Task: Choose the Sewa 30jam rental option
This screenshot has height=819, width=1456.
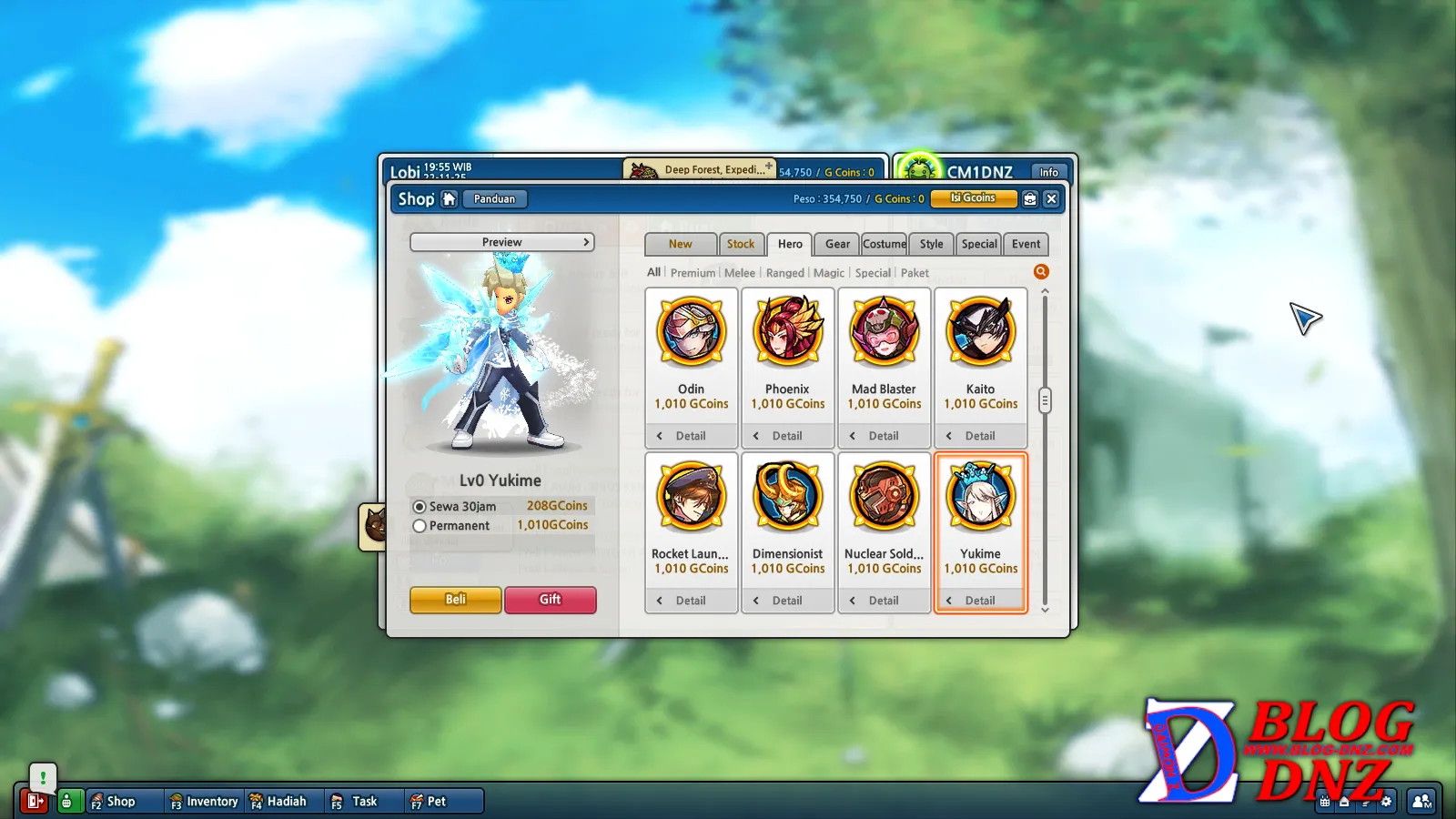Action: pyautogui.click(x=420, y=507)
